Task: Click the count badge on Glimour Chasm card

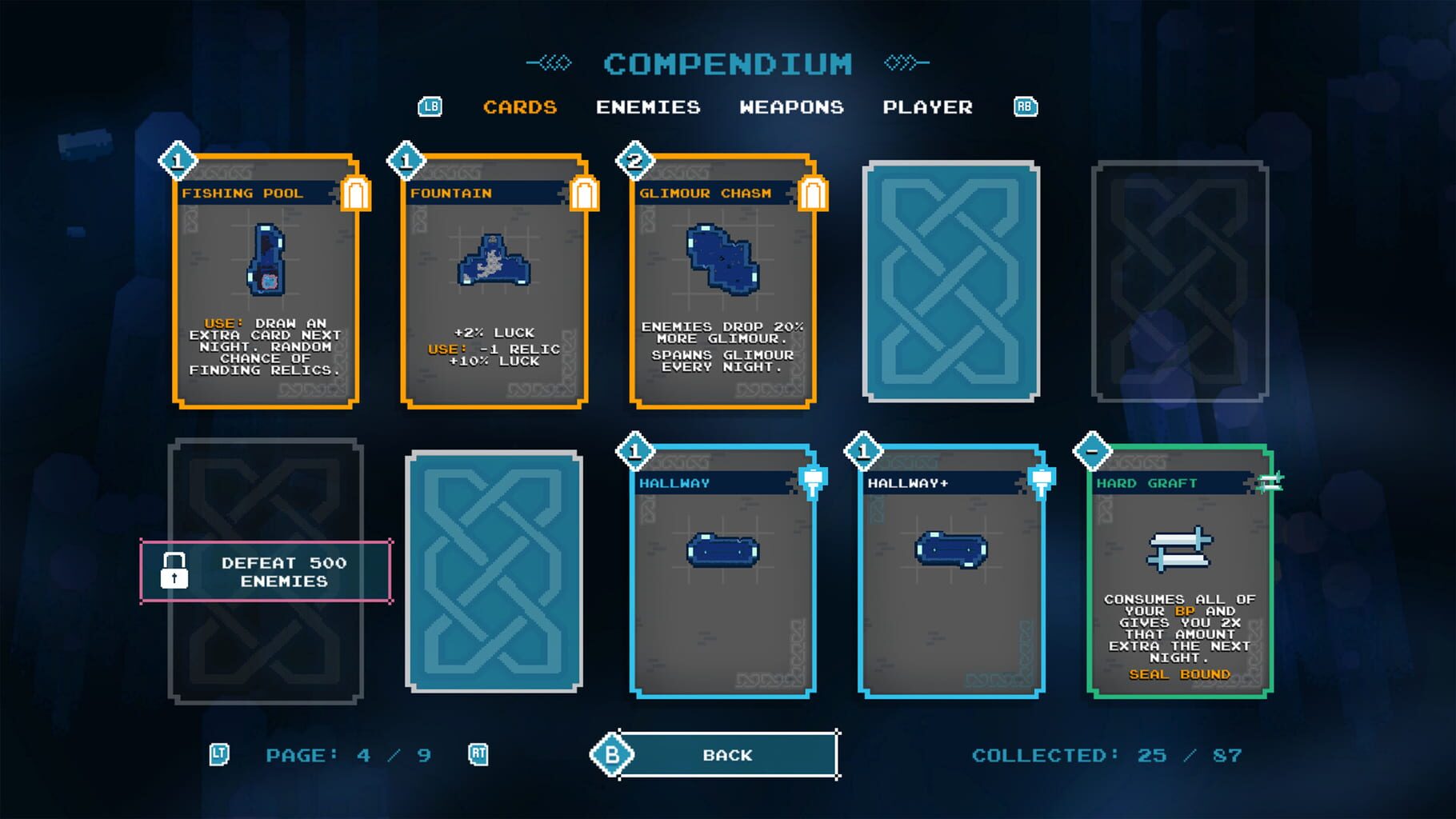Action: (x=633, y=161)
